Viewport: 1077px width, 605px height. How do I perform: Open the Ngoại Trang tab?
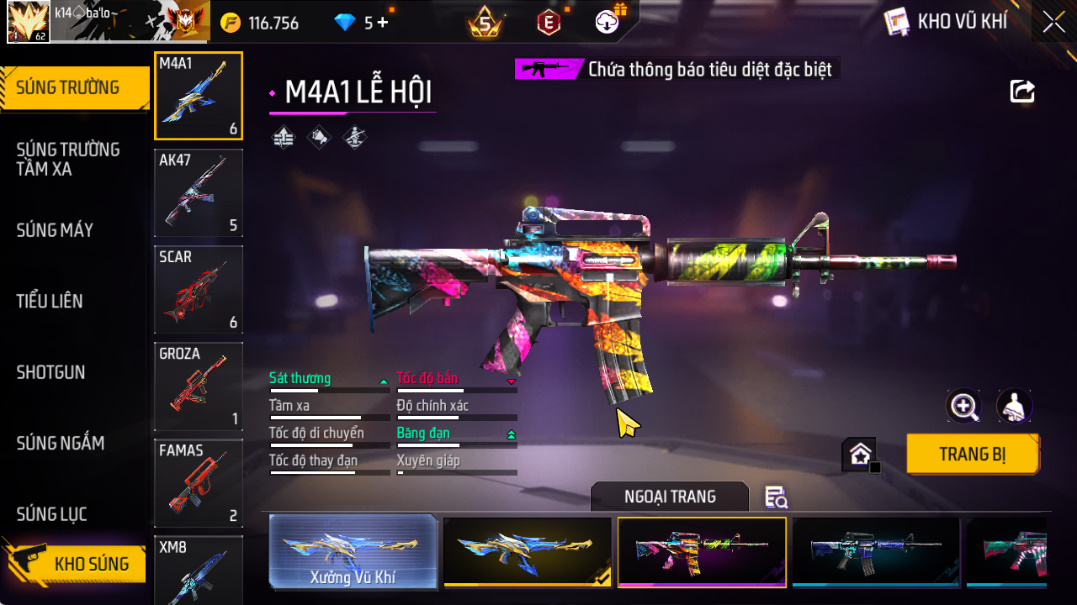tap(669, 497)
